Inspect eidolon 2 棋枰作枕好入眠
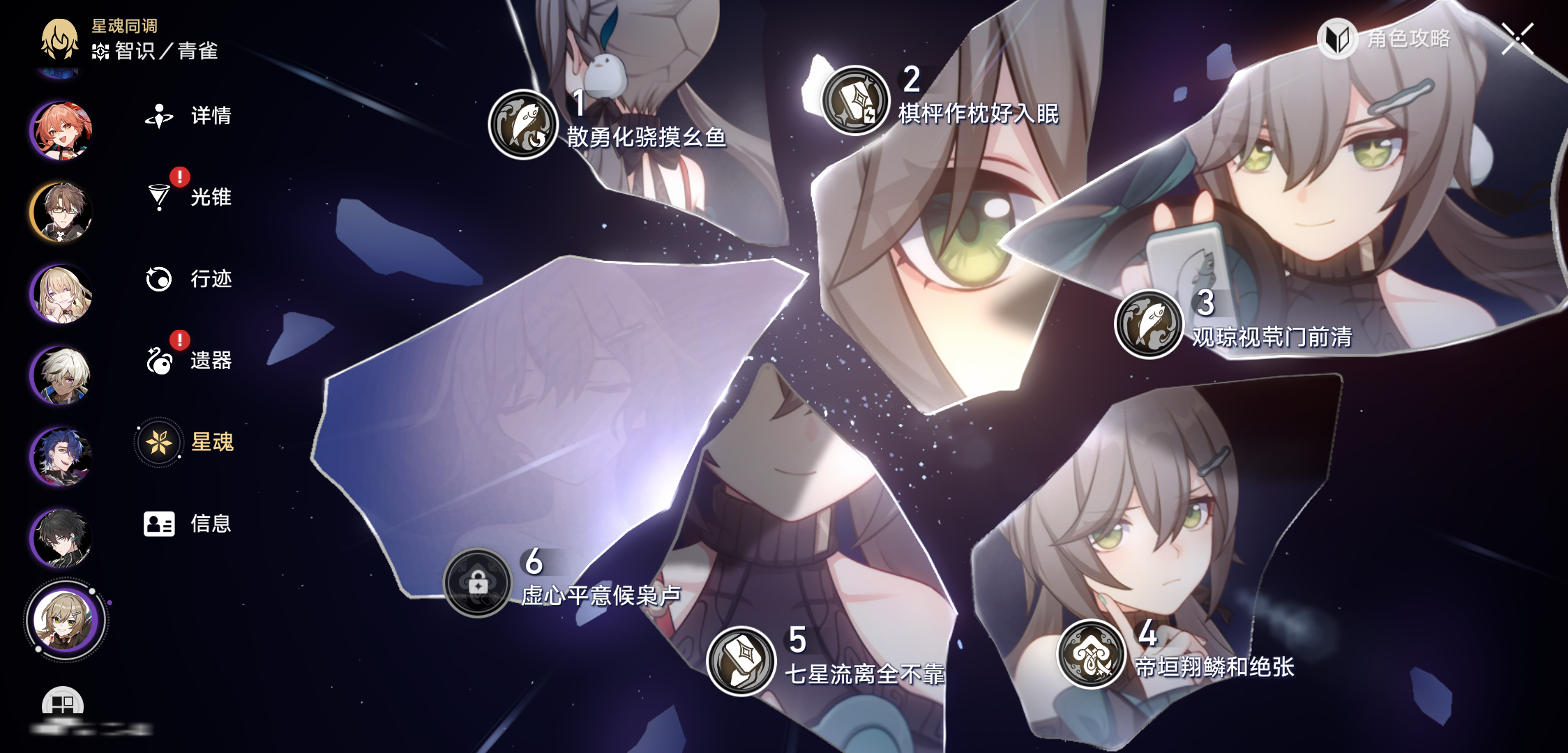1568x753 pixels. click(x=855, y=100)
